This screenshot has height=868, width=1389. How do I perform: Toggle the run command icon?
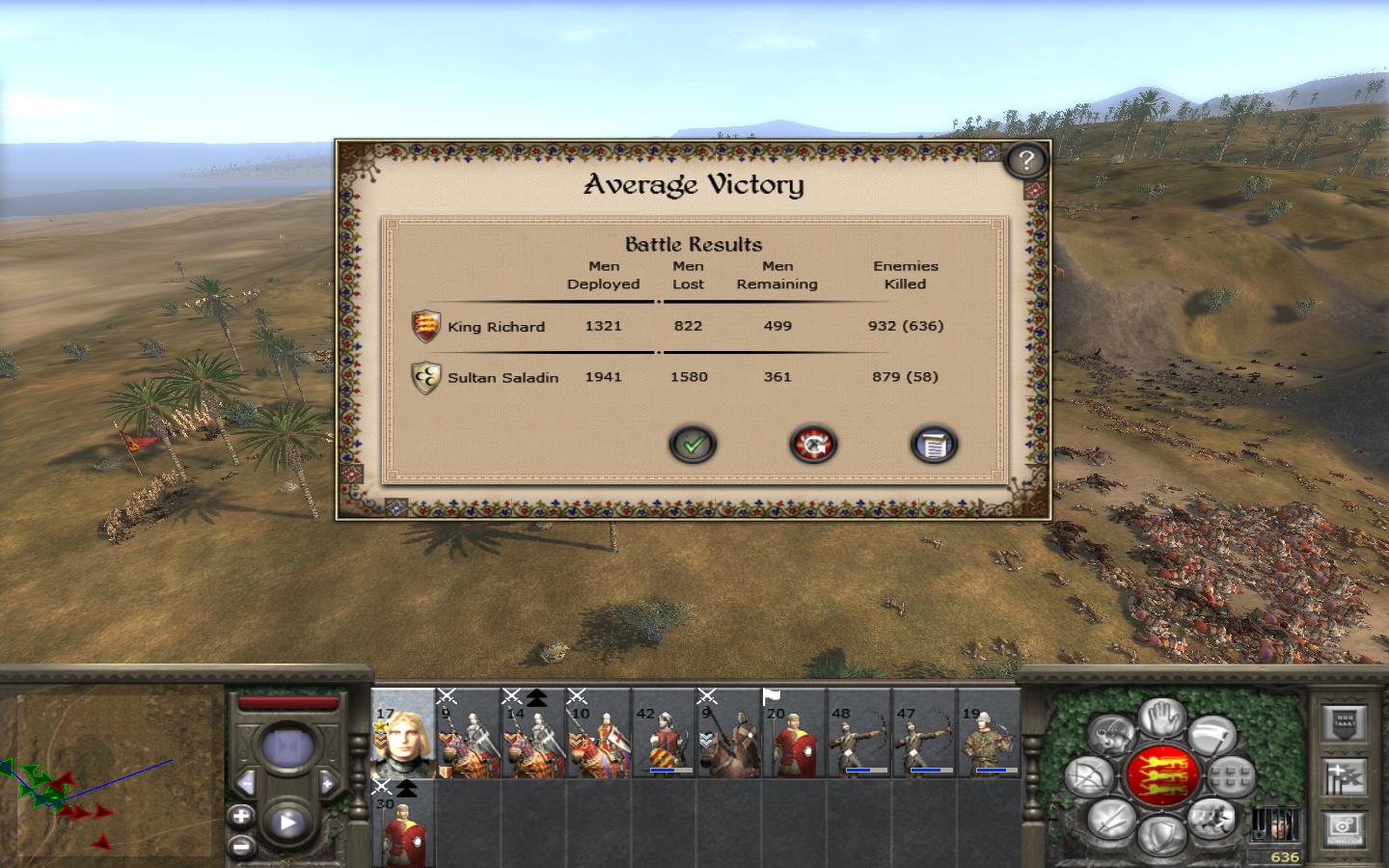1212,821
